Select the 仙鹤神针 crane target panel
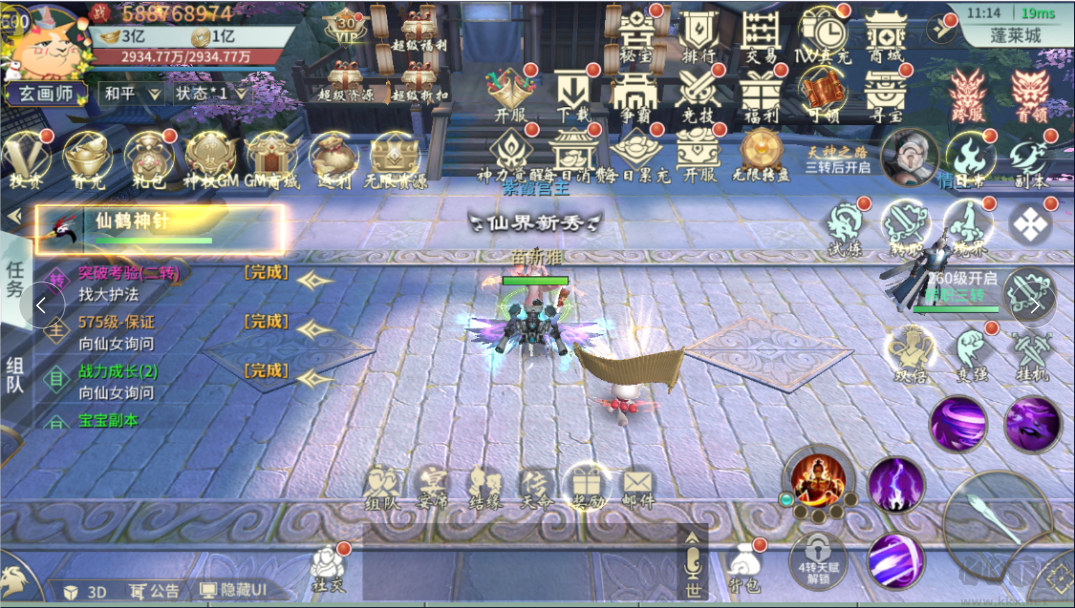The height and width of the screenshot is (608, 1075). (x=160, y=229)
